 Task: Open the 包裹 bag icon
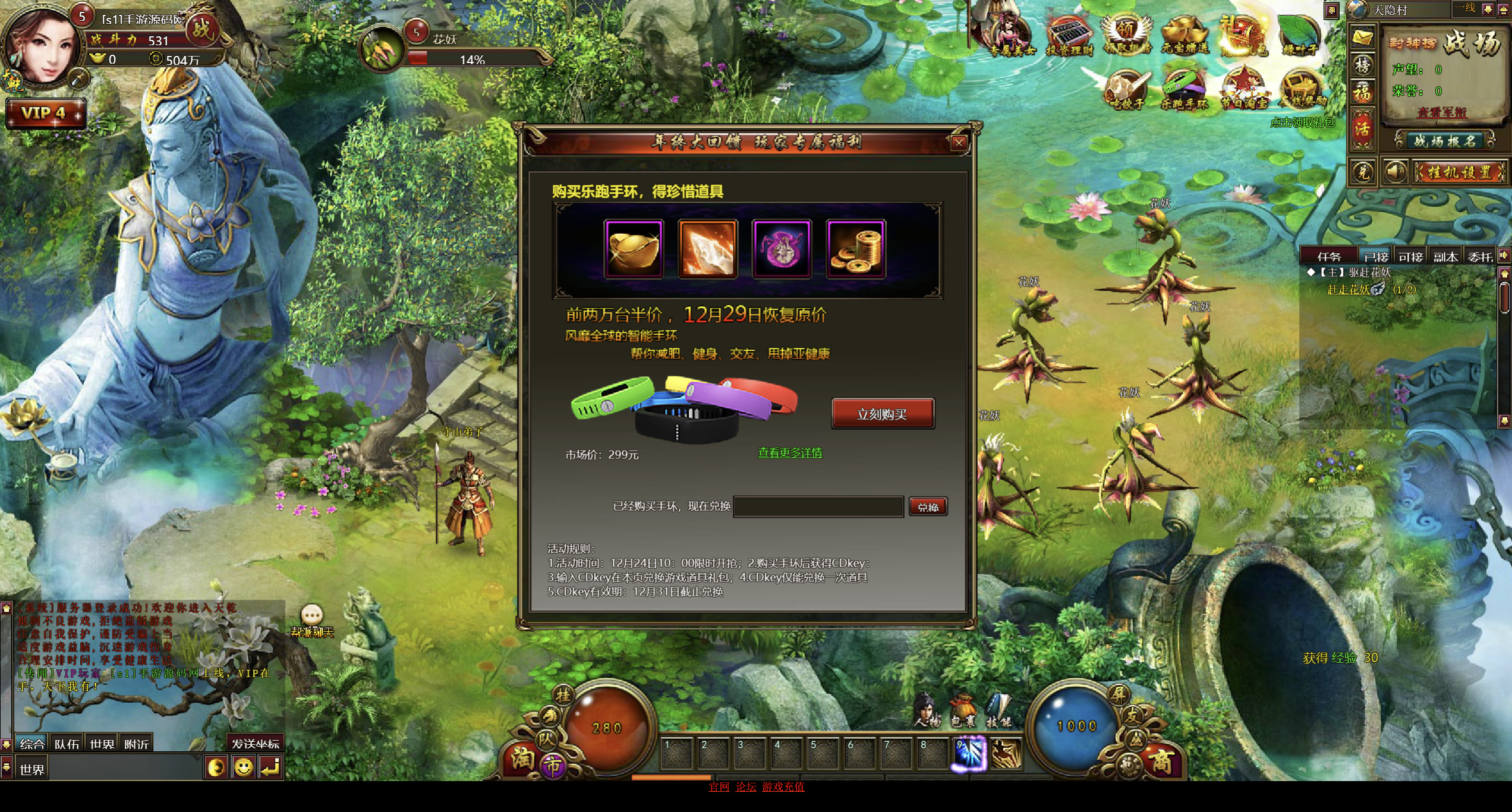tap(963, 710)
